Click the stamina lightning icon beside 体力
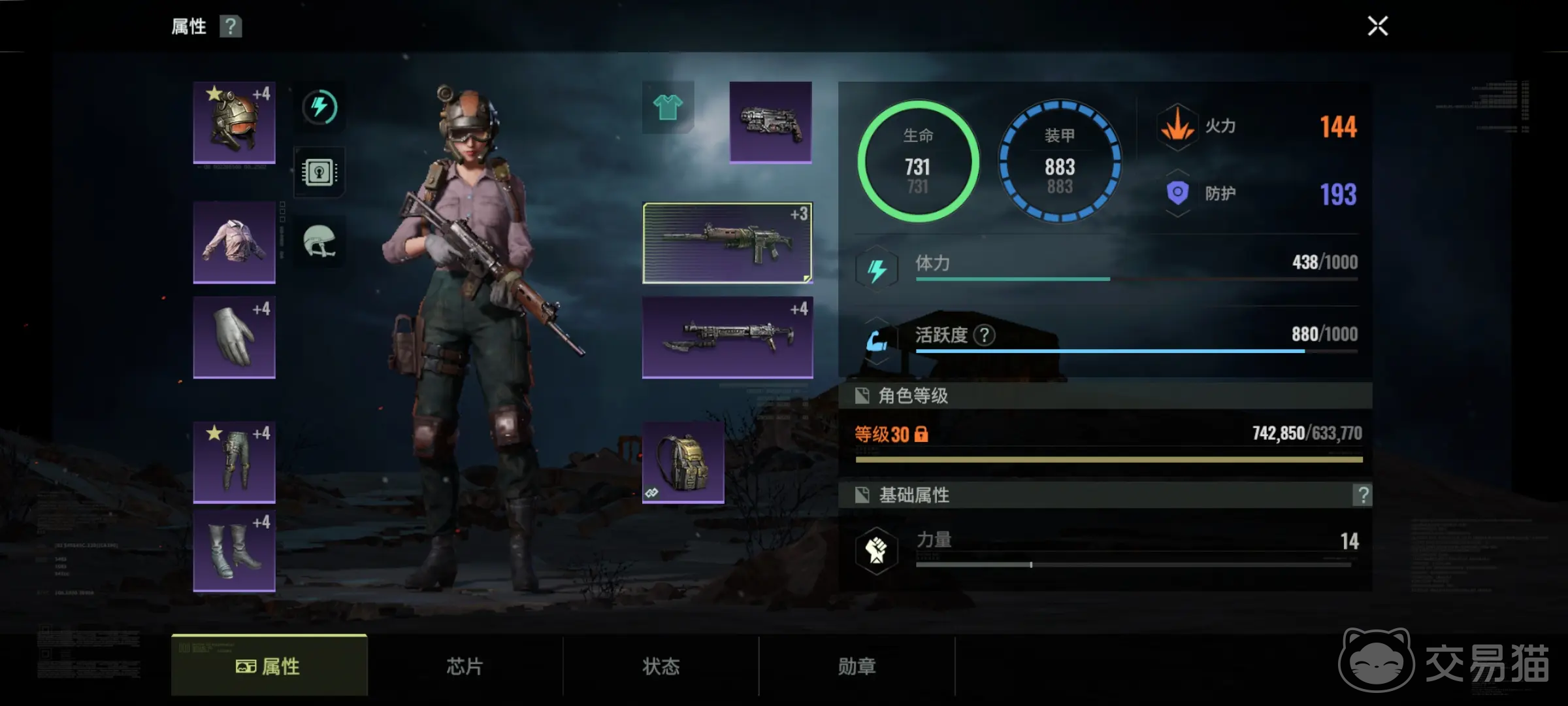This screenshot has width=1568, height=706. pos(877,268)
